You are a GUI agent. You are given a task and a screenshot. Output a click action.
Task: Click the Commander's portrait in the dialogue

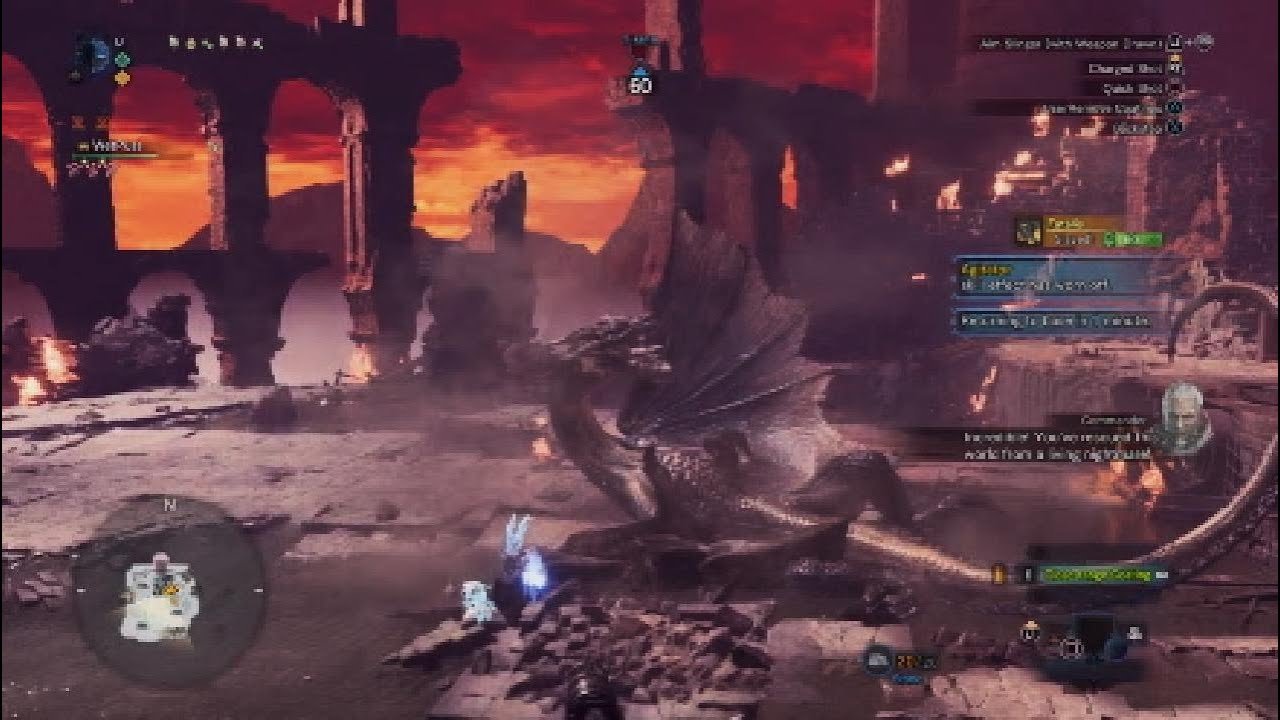click(x=1186, y=411)
